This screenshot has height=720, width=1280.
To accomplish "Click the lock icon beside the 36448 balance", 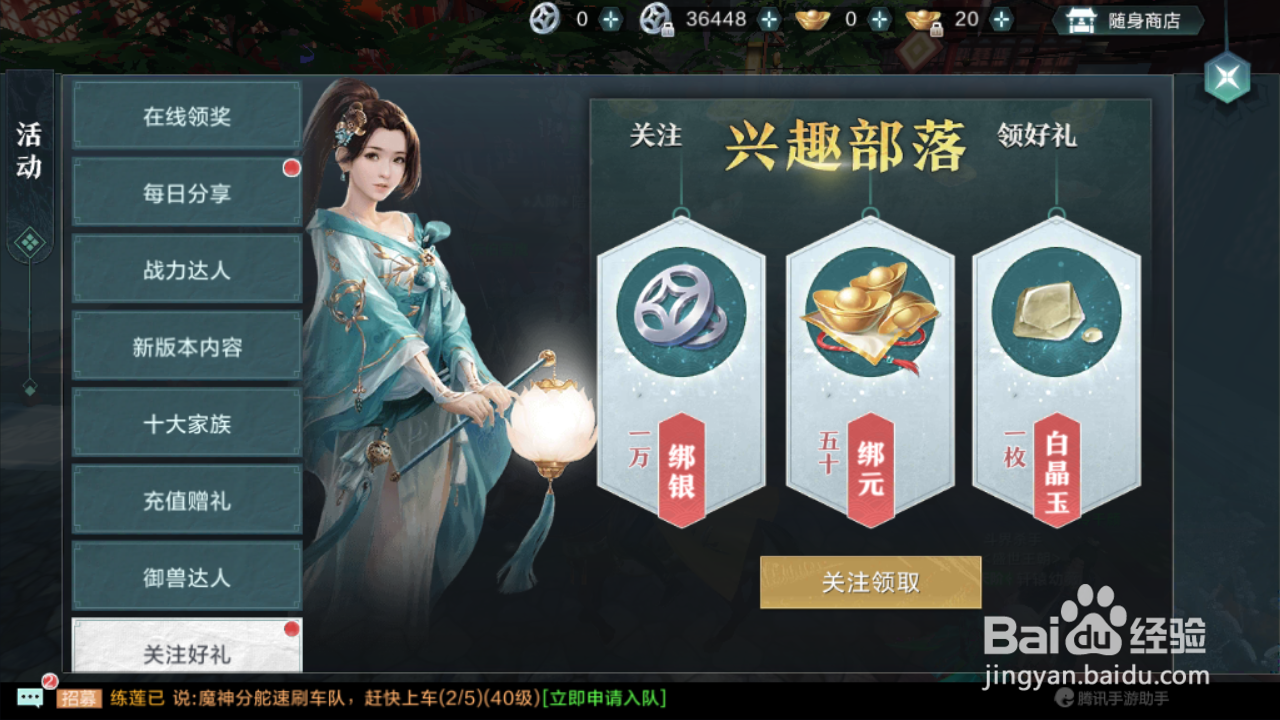I will click(x=666, y=28).
